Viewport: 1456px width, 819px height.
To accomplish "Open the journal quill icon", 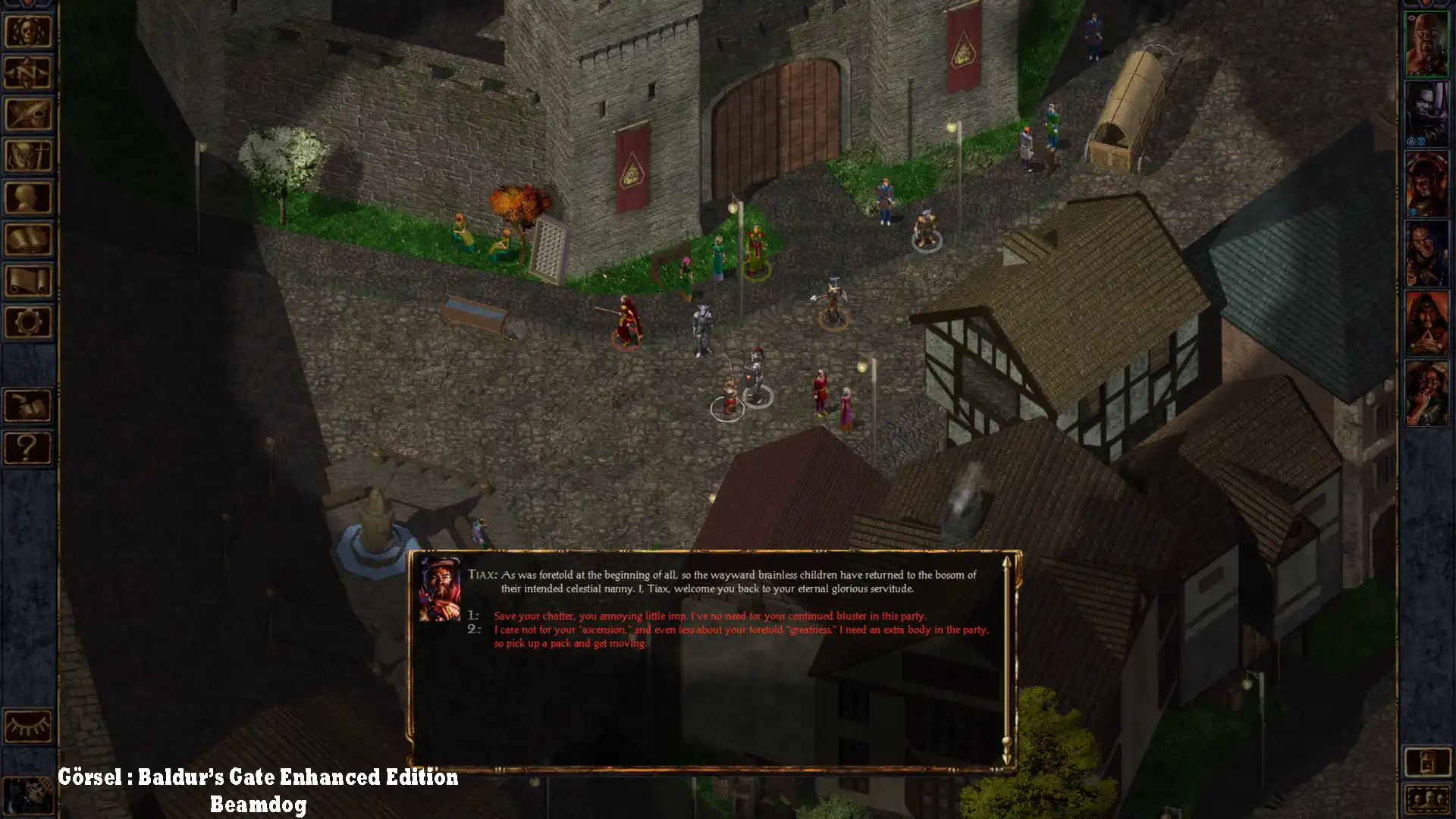I will [x=28, y=115].
